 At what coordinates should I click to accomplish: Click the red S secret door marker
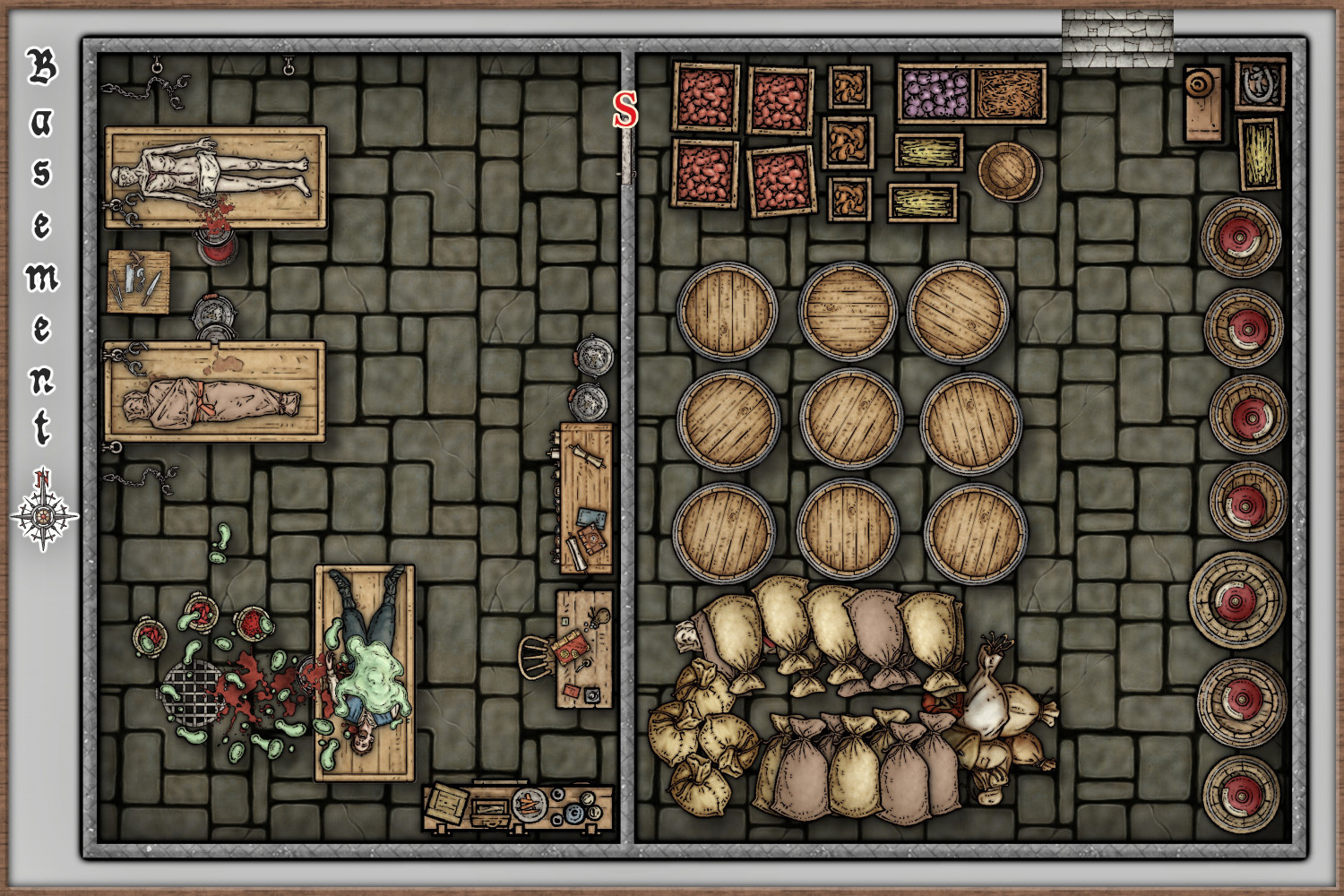pos(625,109)
